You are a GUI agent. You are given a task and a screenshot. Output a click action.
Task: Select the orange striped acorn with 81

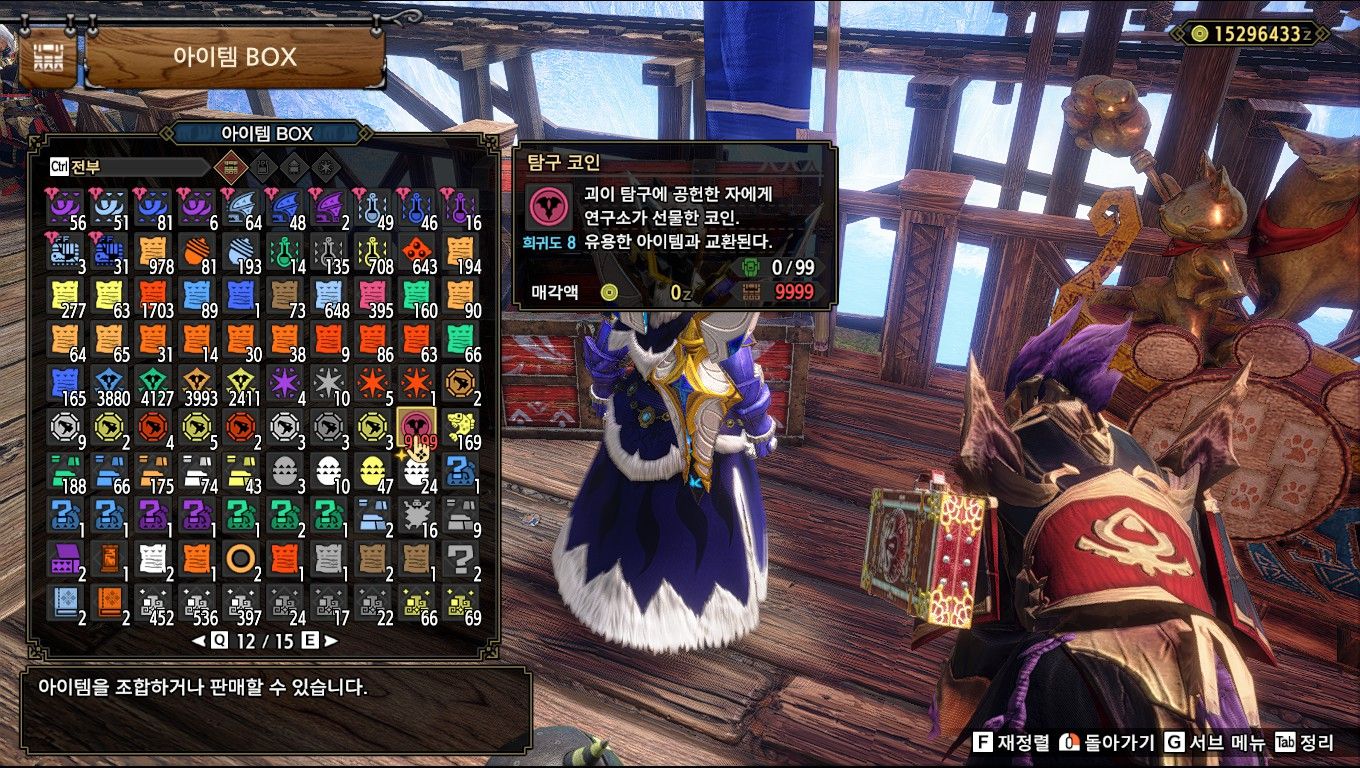coord(197,252)
